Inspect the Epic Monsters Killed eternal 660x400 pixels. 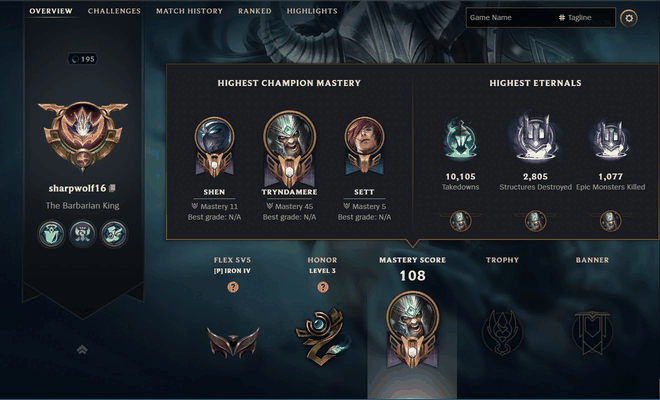pyautogui.click(x=609, y=139)
